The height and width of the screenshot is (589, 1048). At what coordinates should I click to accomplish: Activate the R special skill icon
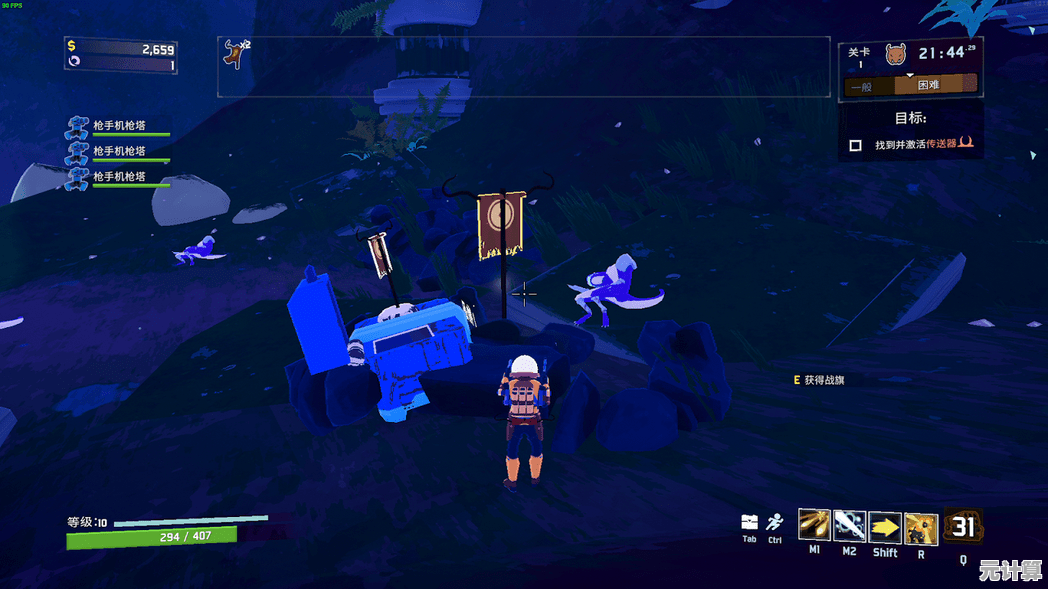[920, 527]
